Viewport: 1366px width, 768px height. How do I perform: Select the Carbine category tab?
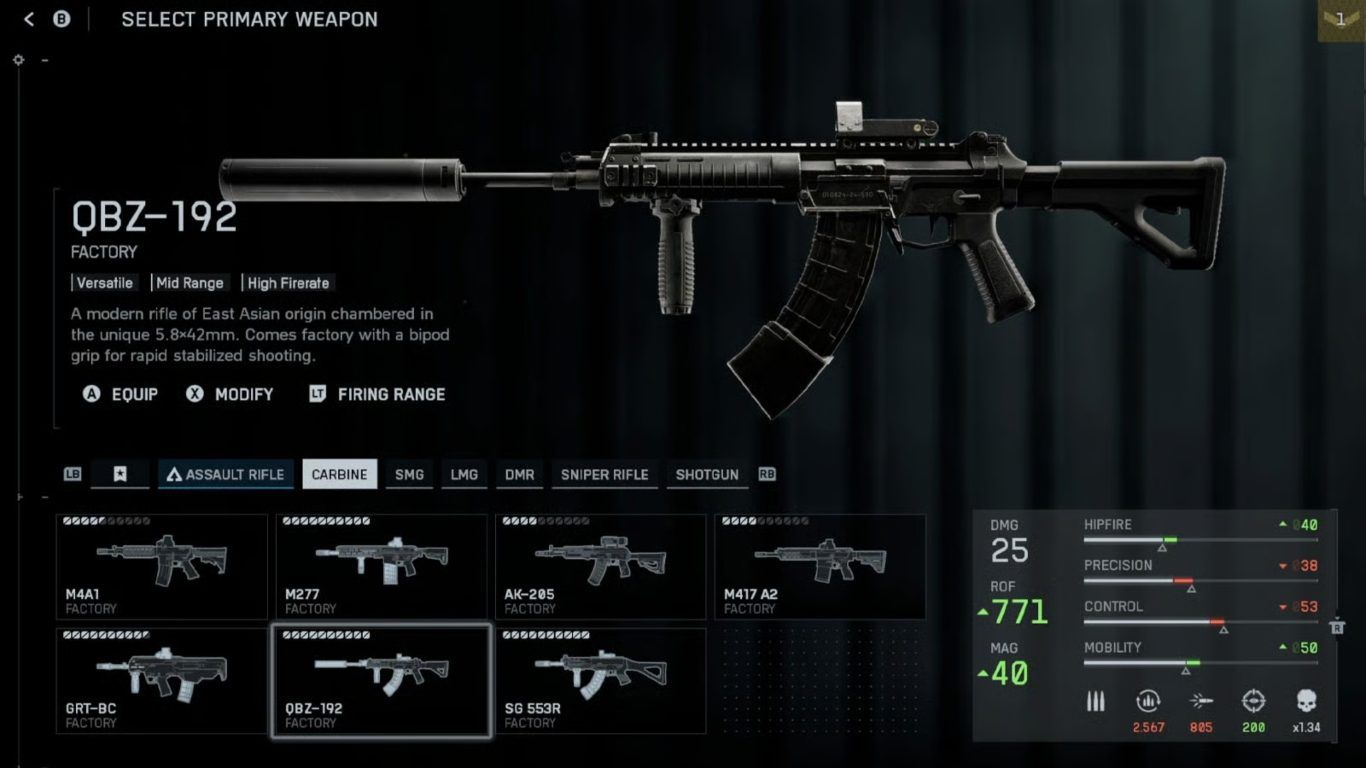tap(340, 474)
